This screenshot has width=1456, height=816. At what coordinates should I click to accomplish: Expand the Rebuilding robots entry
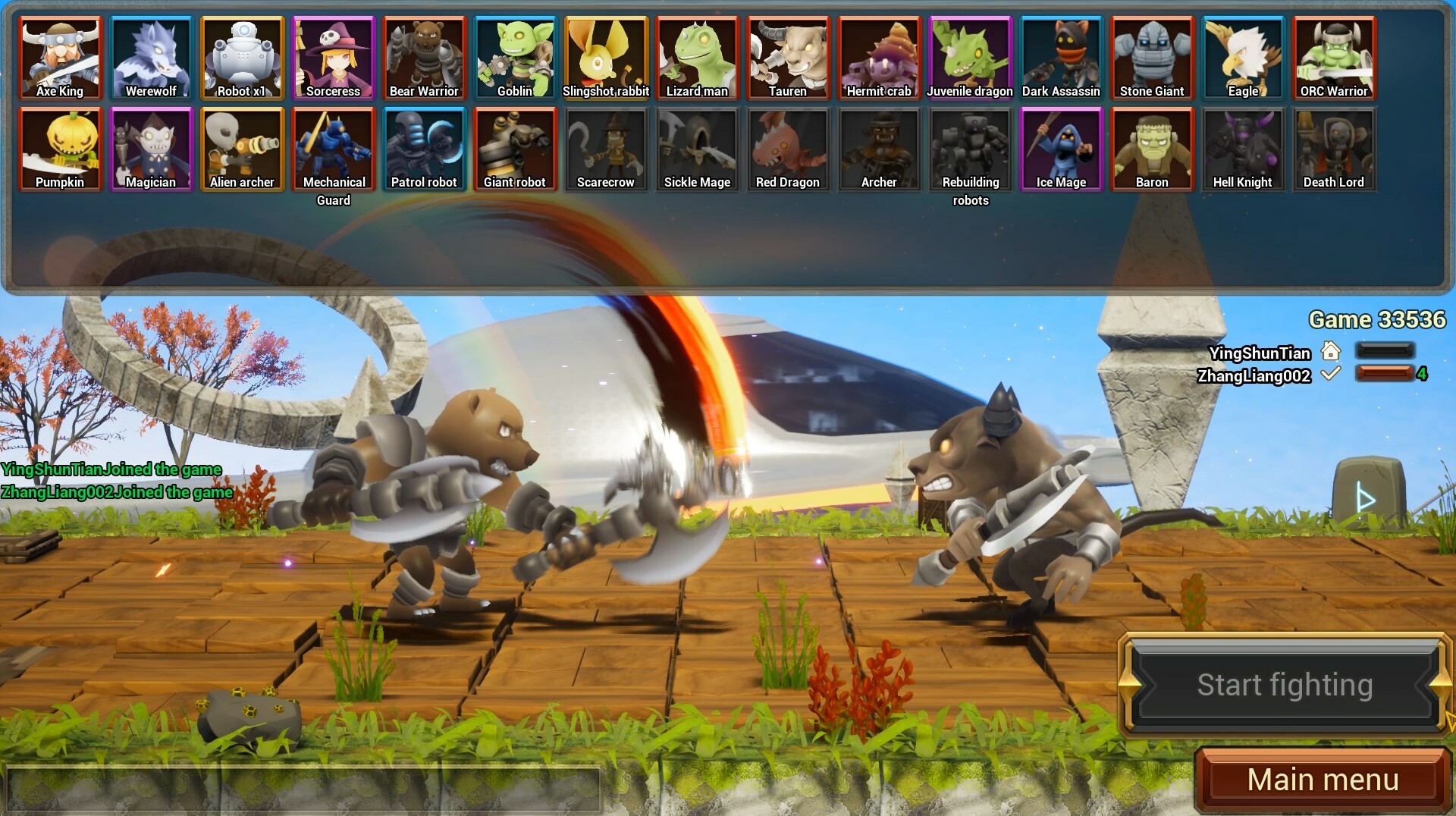point(970,149)
